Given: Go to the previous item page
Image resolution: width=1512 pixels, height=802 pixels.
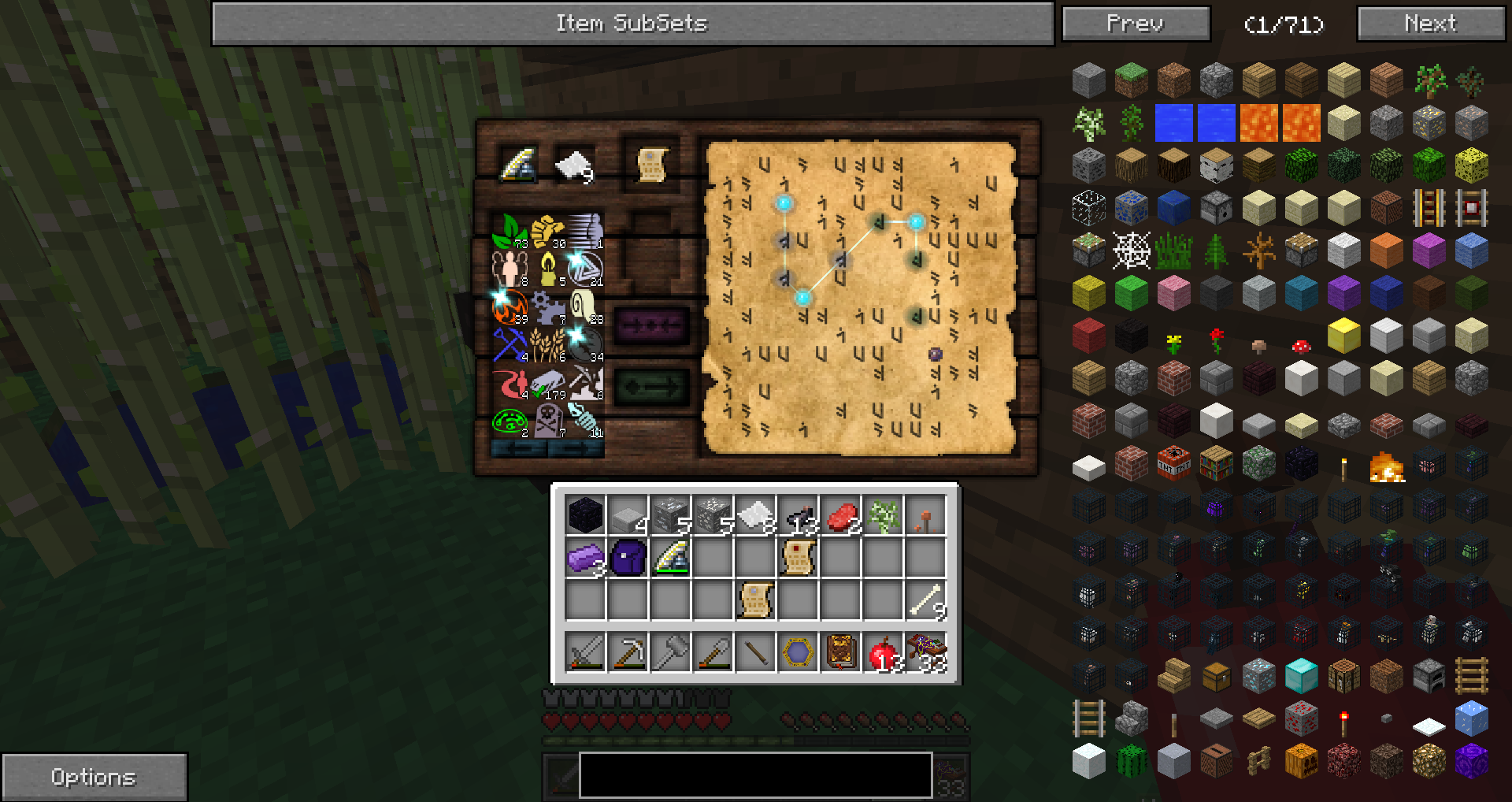Looking at the screenshot, I should 1135,24.
